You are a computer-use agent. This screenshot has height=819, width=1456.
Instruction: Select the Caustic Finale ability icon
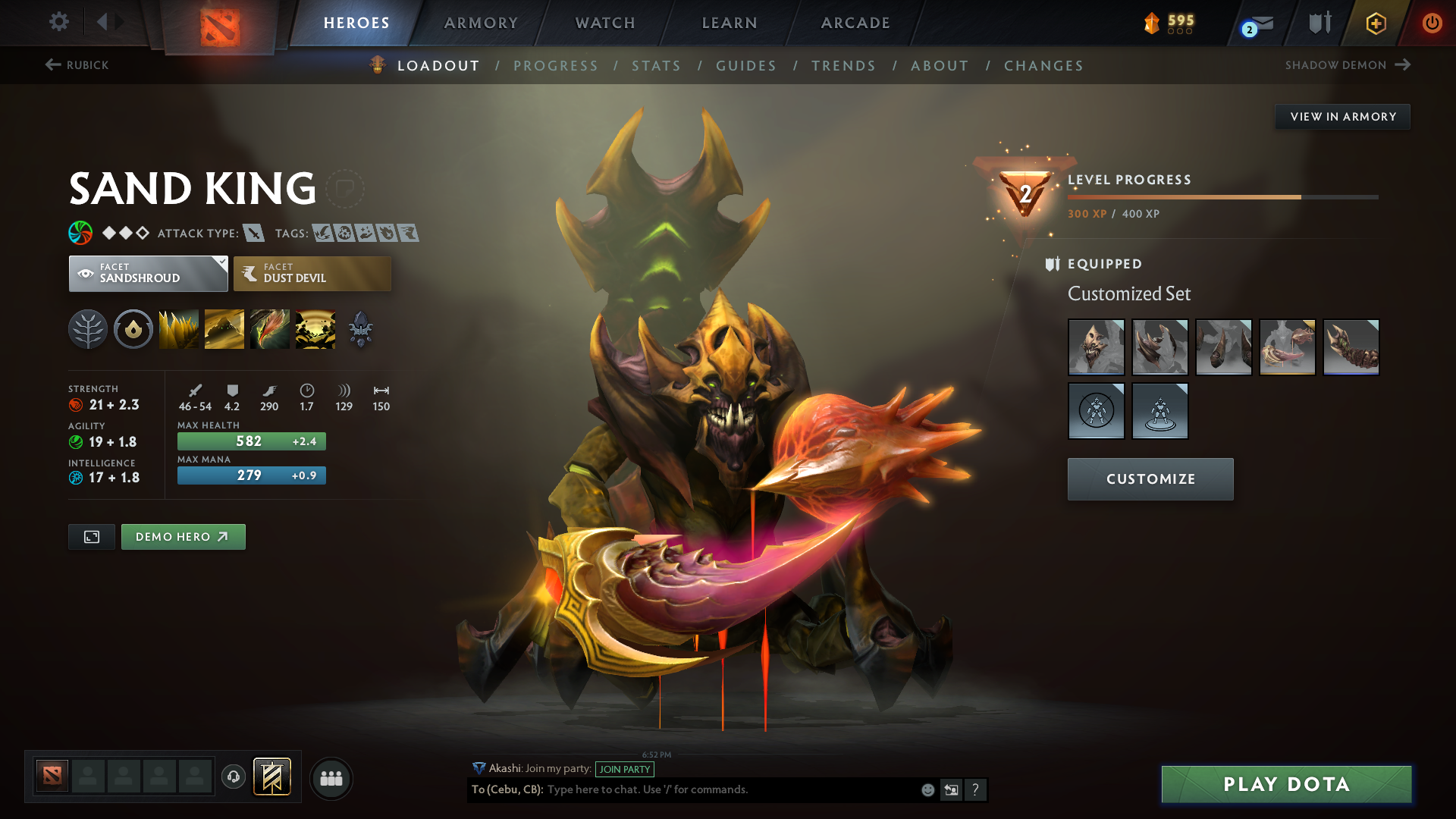point(269,328)
